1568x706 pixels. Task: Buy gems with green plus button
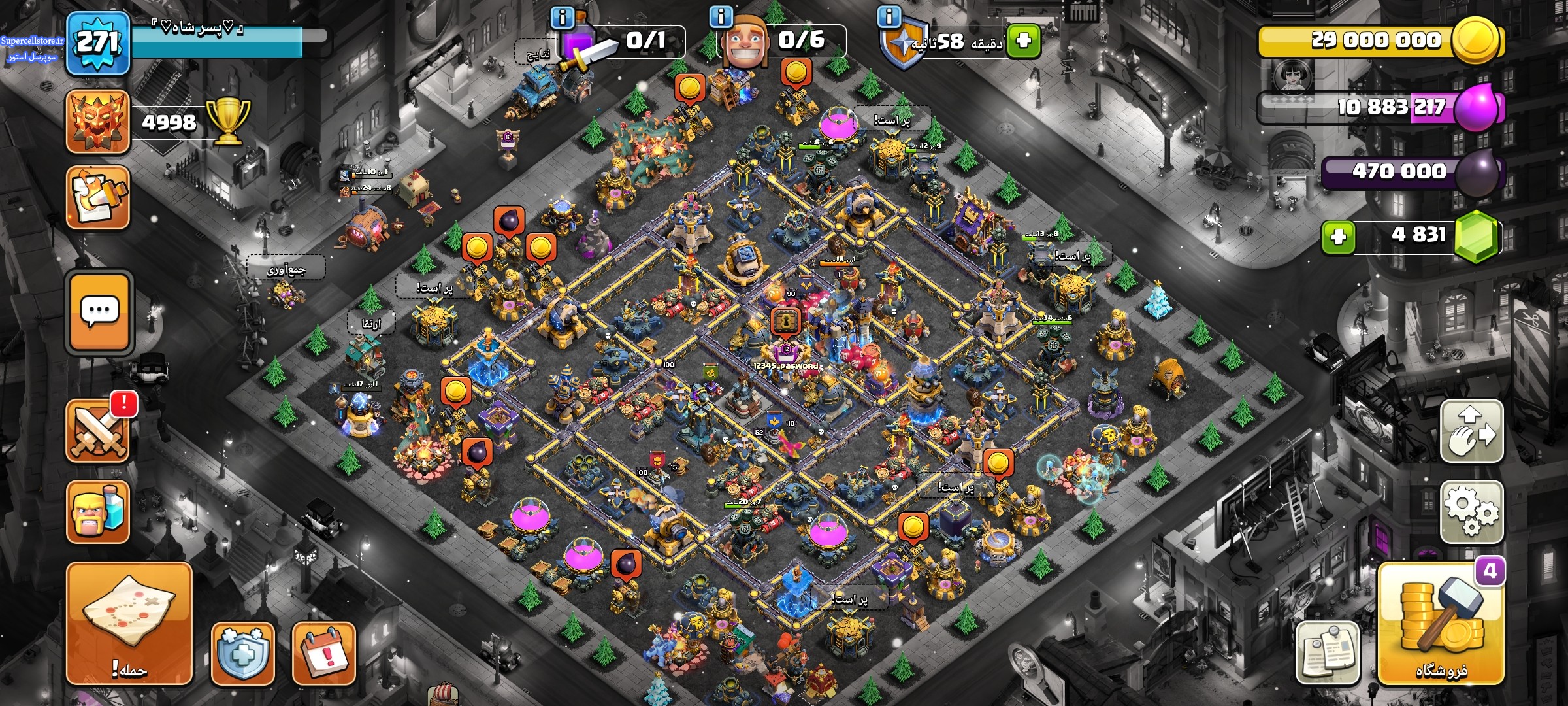point(1338,237)
